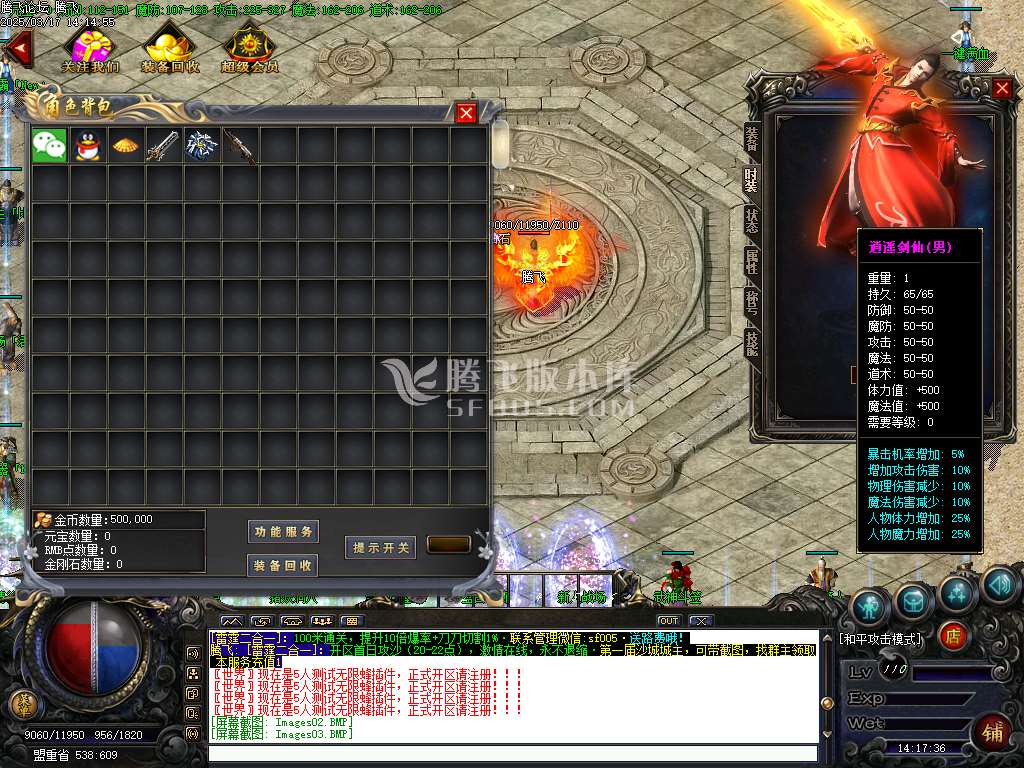Click the 装备回收 button in the bag
1024x768 pixels.
tap(283, 565)
